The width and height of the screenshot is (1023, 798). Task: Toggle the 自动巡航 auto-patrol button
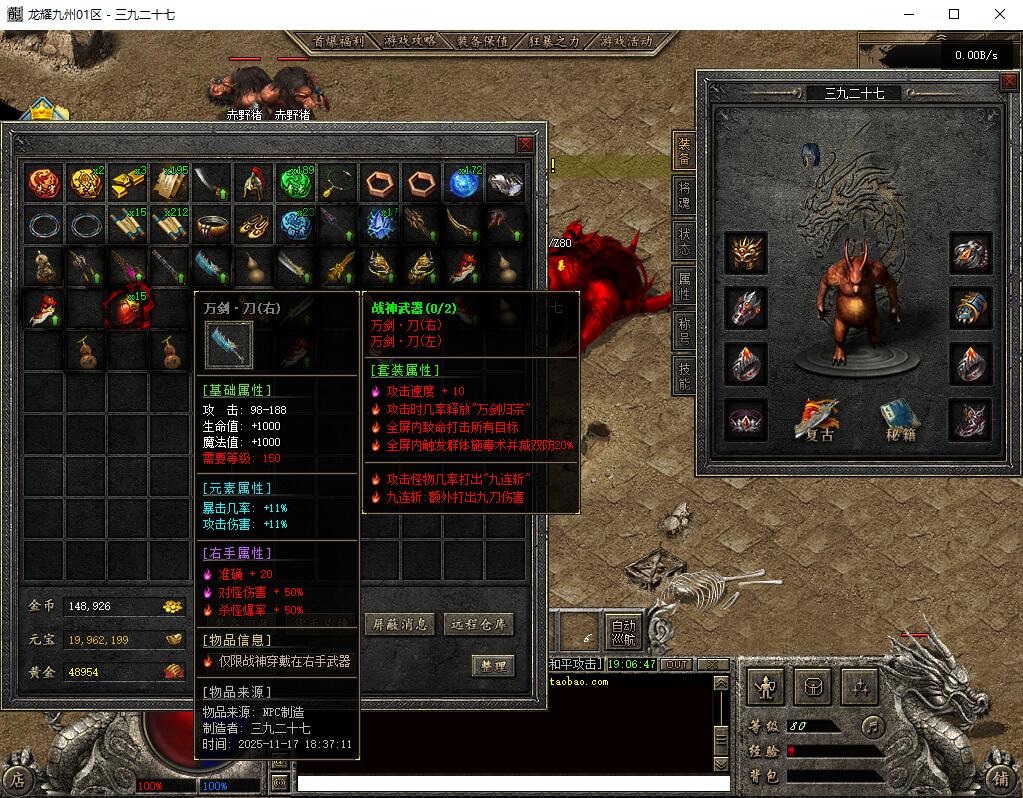[623, 631]
